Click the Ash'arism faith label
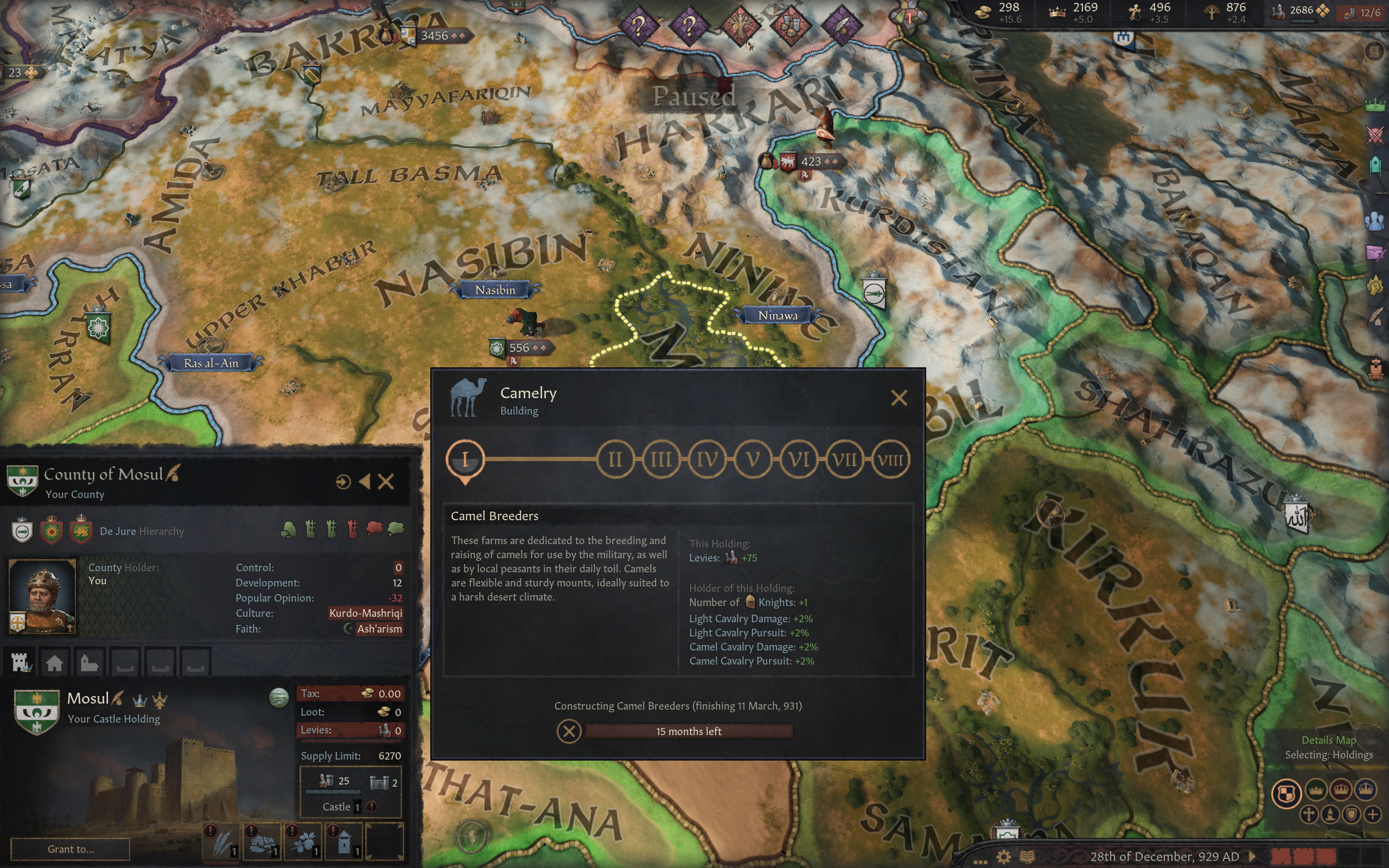This screenshot has height=868, width=1389. point(379,629)
